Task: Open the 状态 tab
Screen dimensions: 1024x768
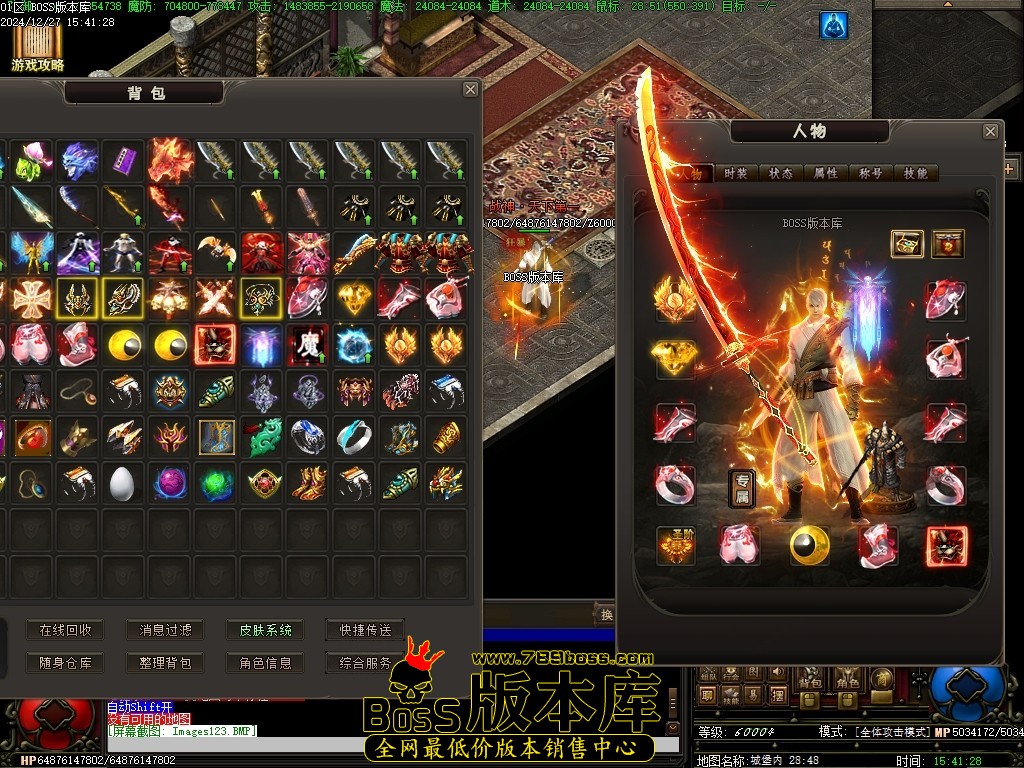Action: [781, 173]
